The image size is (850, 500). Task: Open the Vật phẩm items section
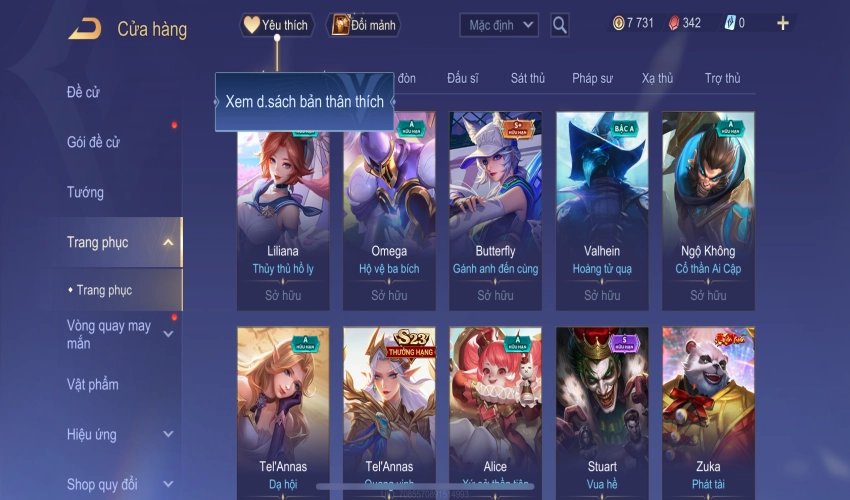point(92,384)
